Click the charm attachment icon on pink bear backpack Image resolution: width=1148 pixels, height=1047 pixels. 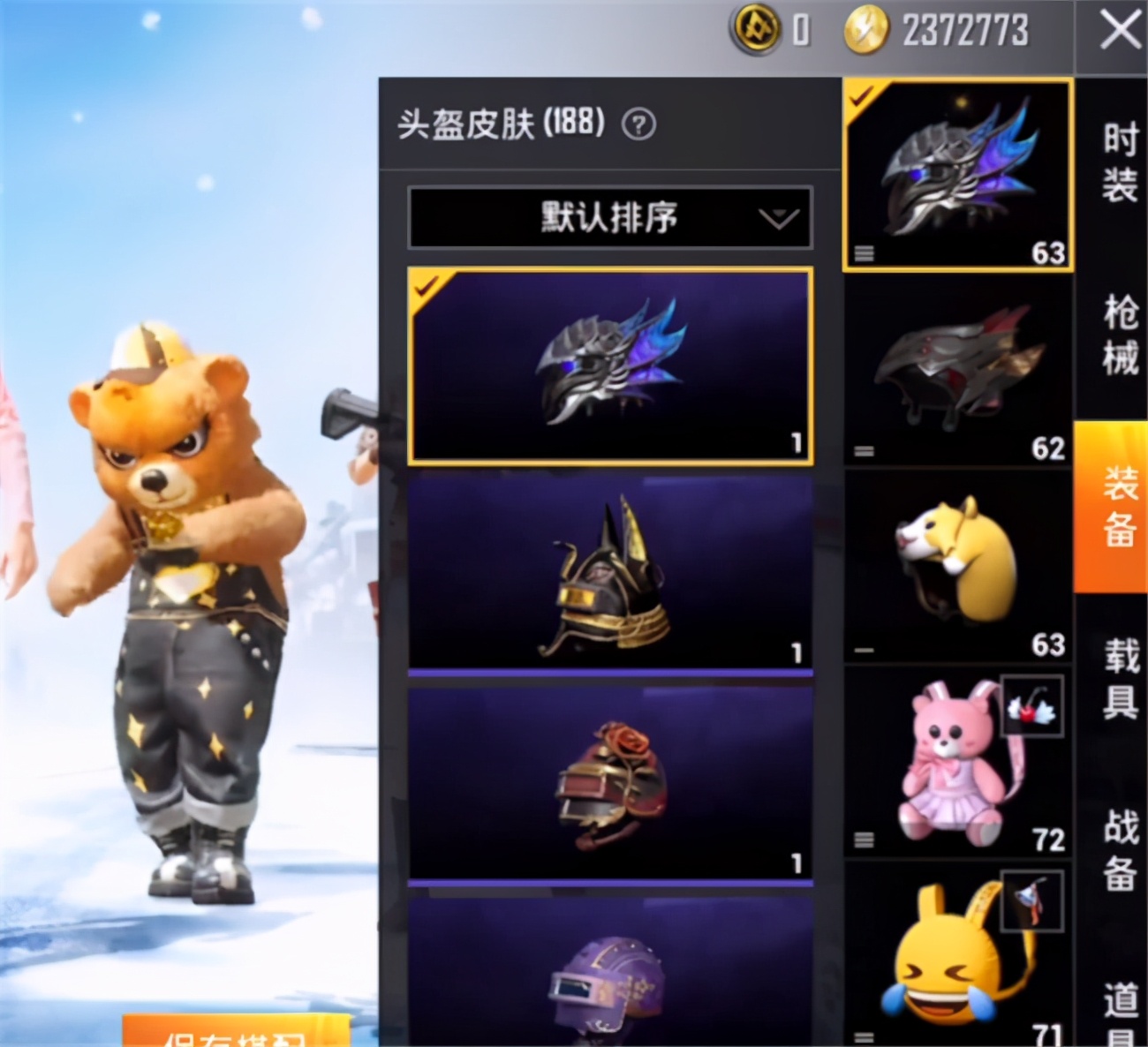click(1033, 706)
